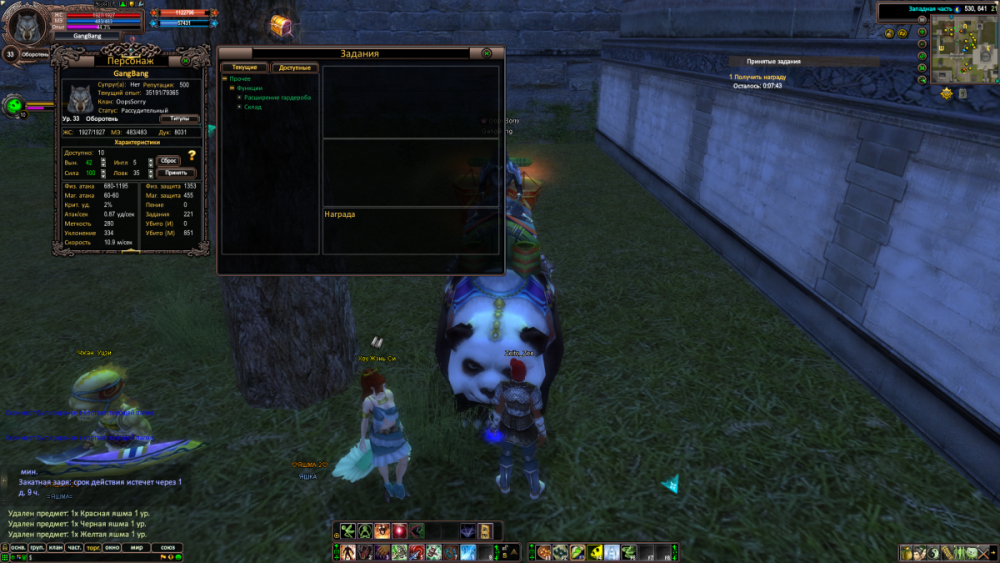This screenshot has width=1000, height=563.
Task: Close the Задания quest window
Action: [486, 53]
